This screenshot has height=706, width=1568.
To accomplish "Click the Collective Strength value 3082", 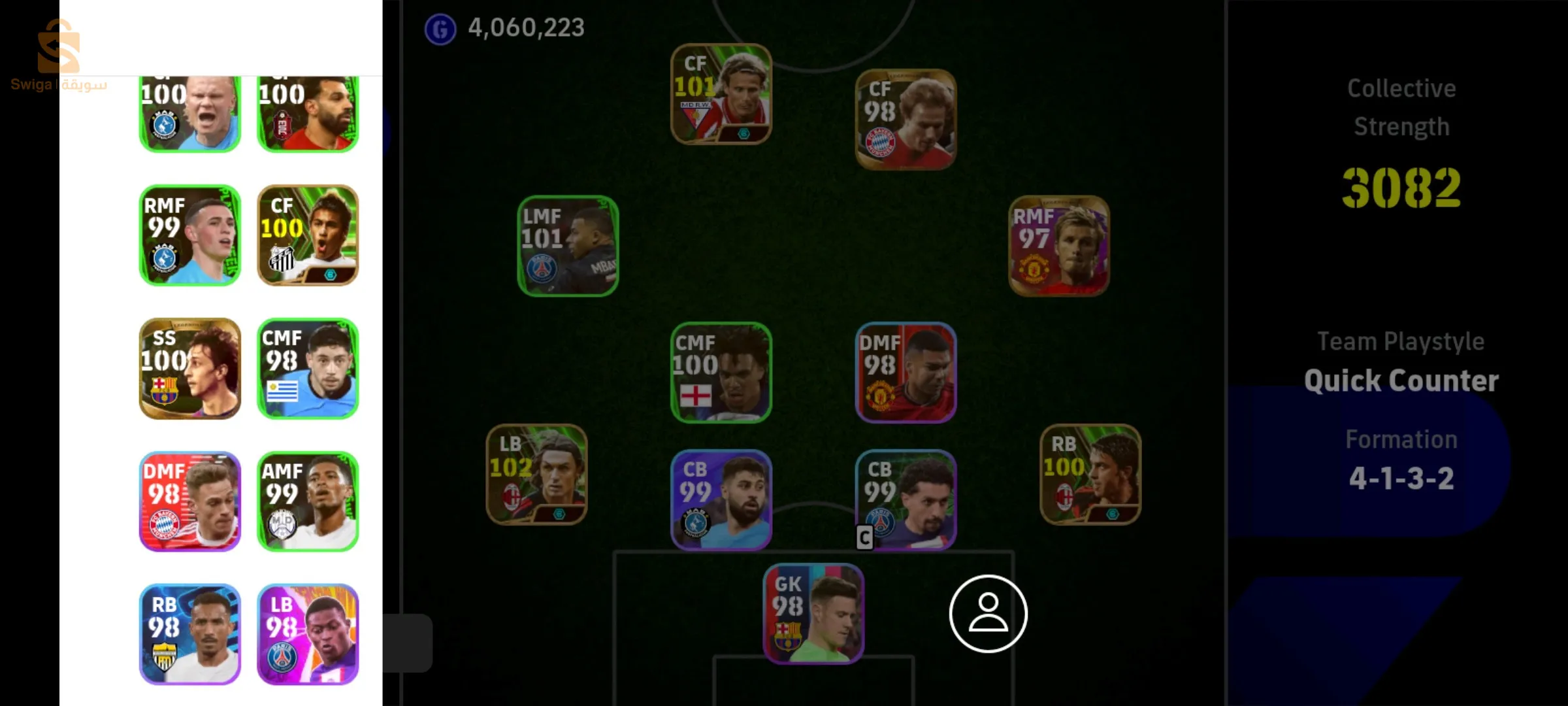I will click(1401, 190).
